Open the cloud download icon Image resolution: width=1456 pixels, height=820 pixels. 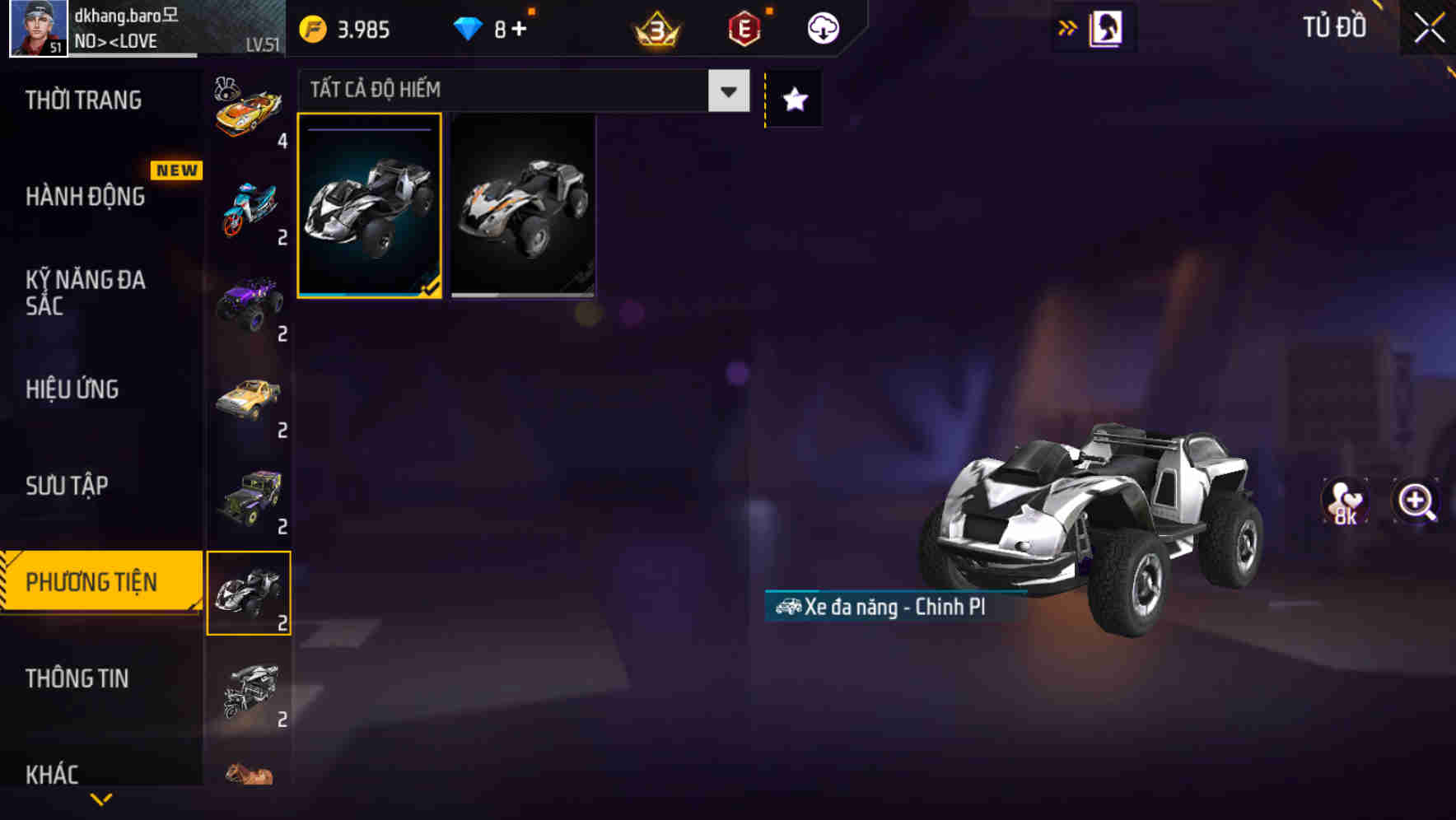pos(821,27)
